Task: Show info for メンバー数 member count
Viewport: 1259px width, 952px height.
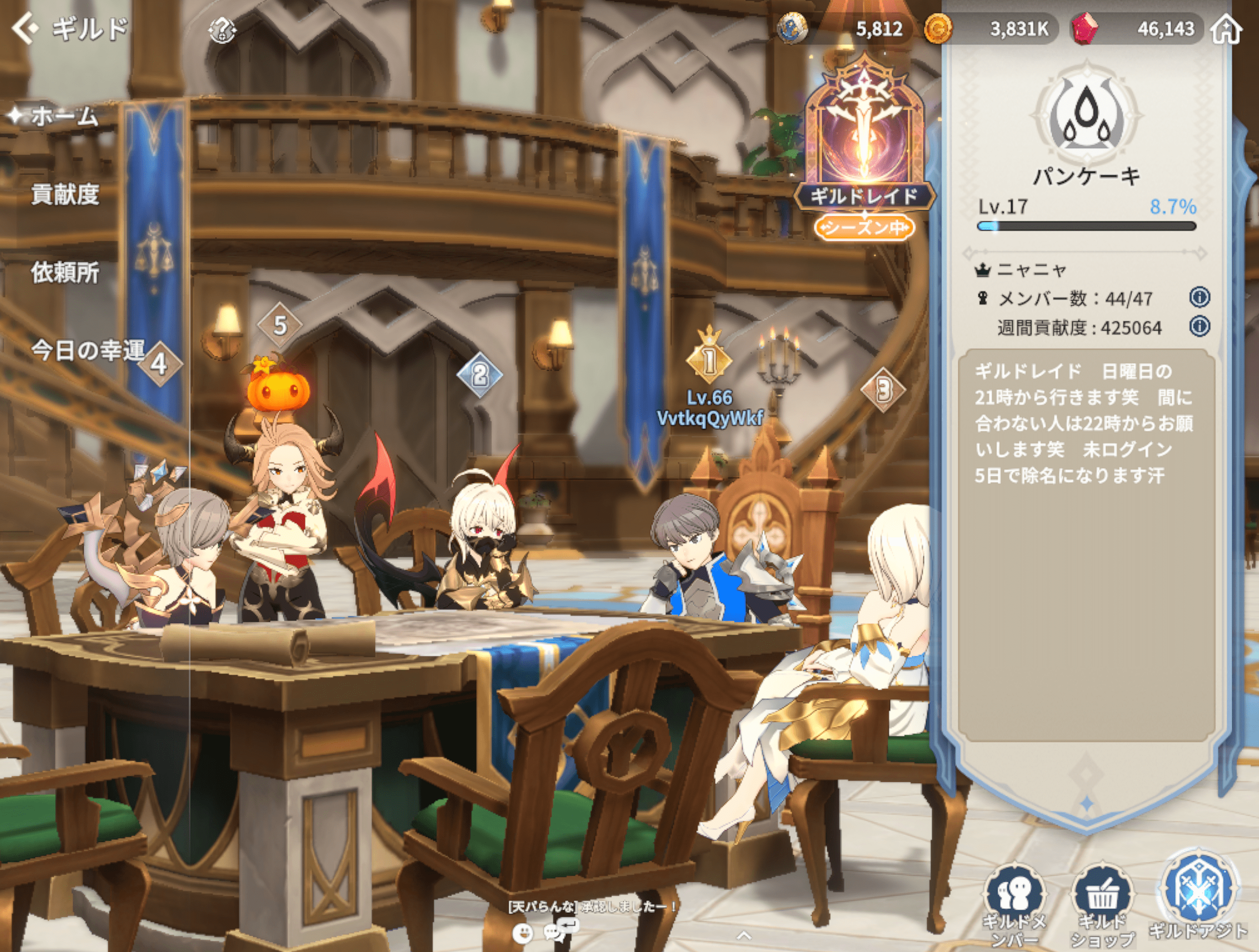Action: (1199, 297)
